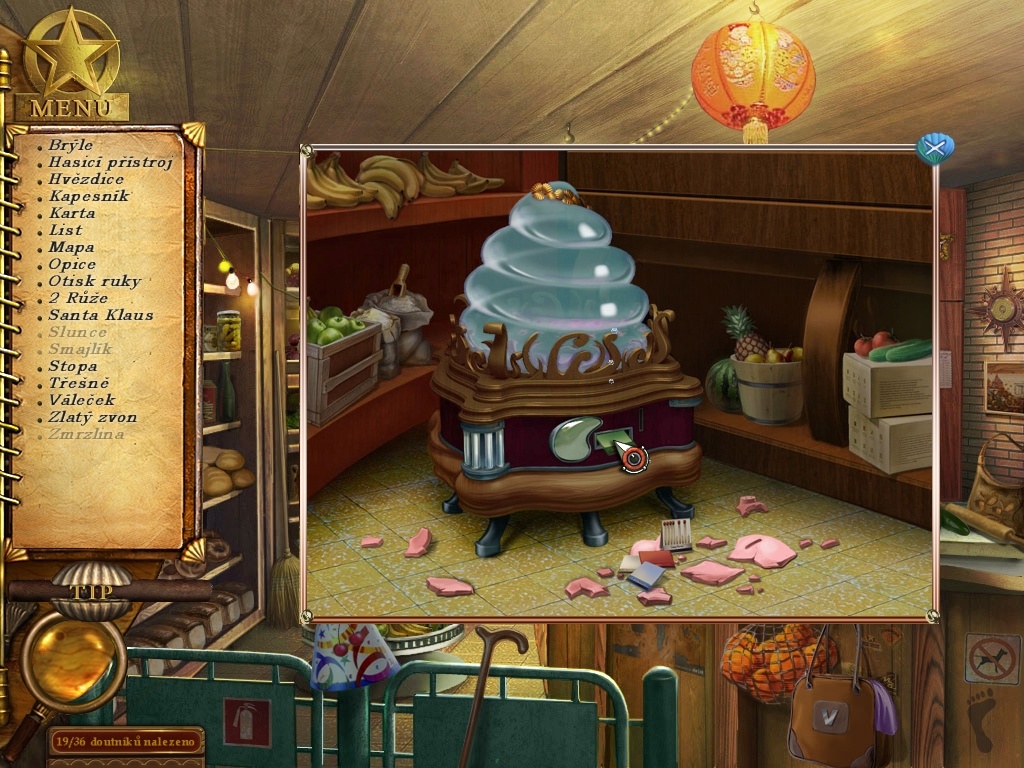Viewport: 1024px width, 768px height.
Task: Choose 'Mapa' from the item list
Action: tap(71, 247)
